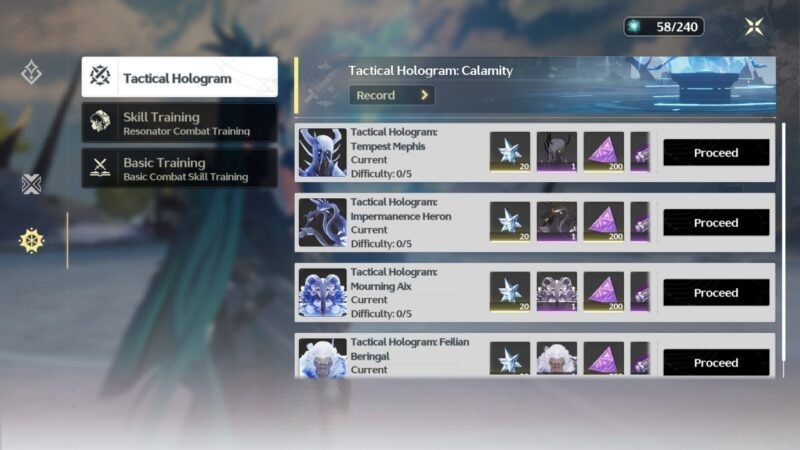Proceed with Impermanence Heron hologram

click(716, 223)
